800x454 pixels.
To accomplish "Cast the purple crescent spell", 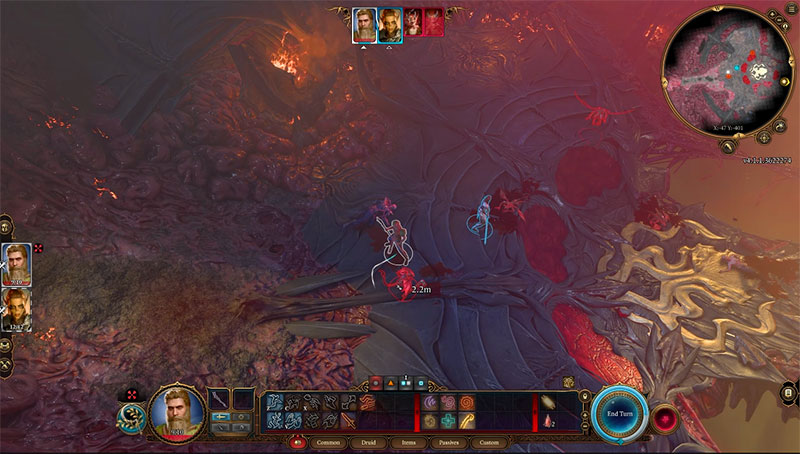I will tap(433, 402).
